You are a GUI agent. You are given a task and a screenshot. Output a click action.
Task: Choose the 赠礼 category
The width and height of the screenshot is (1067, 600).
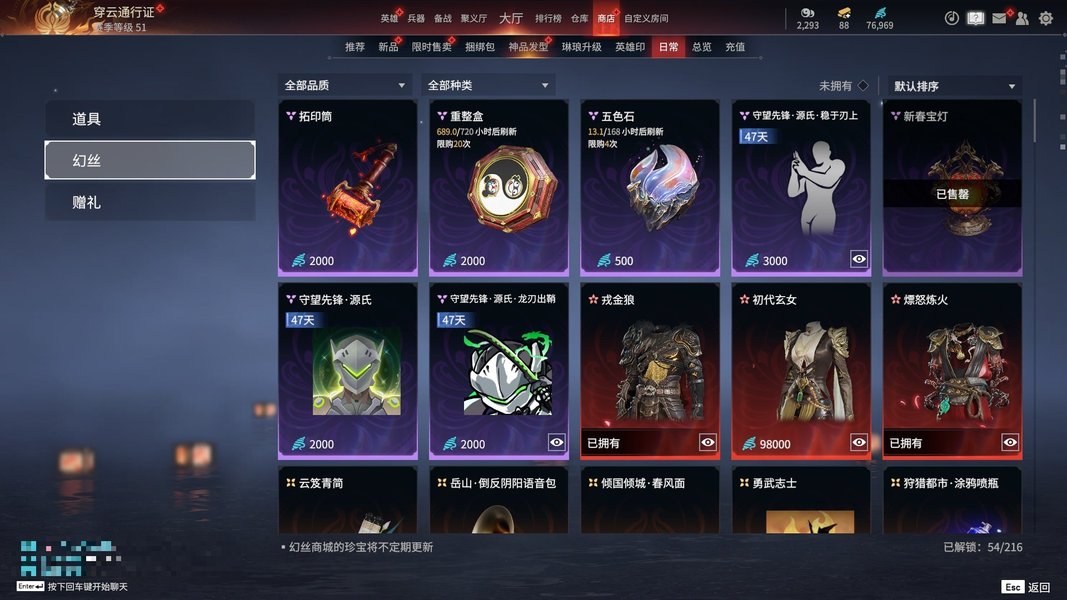[149, 202]
